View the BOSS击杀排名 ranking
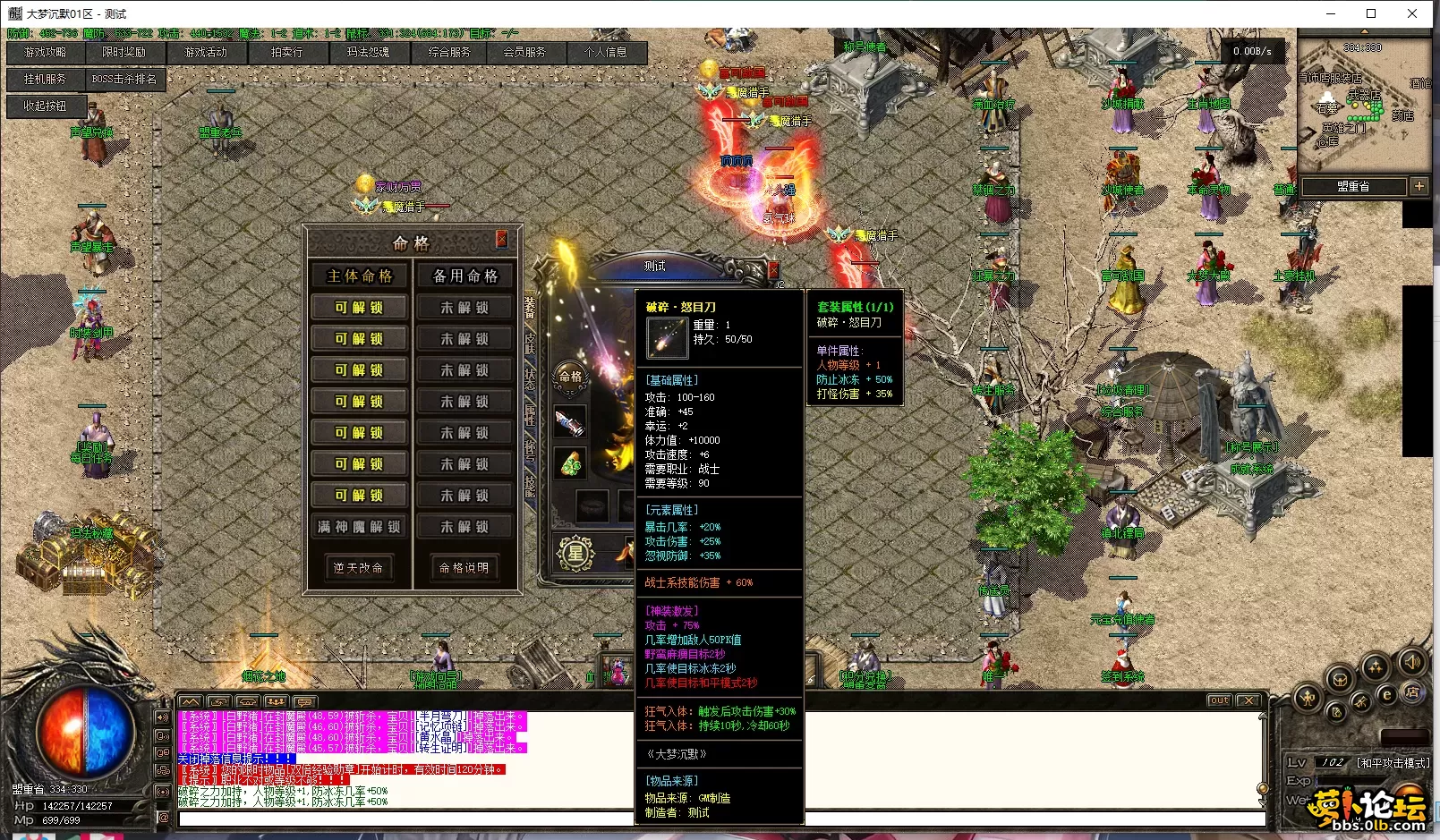 point(124,80)
